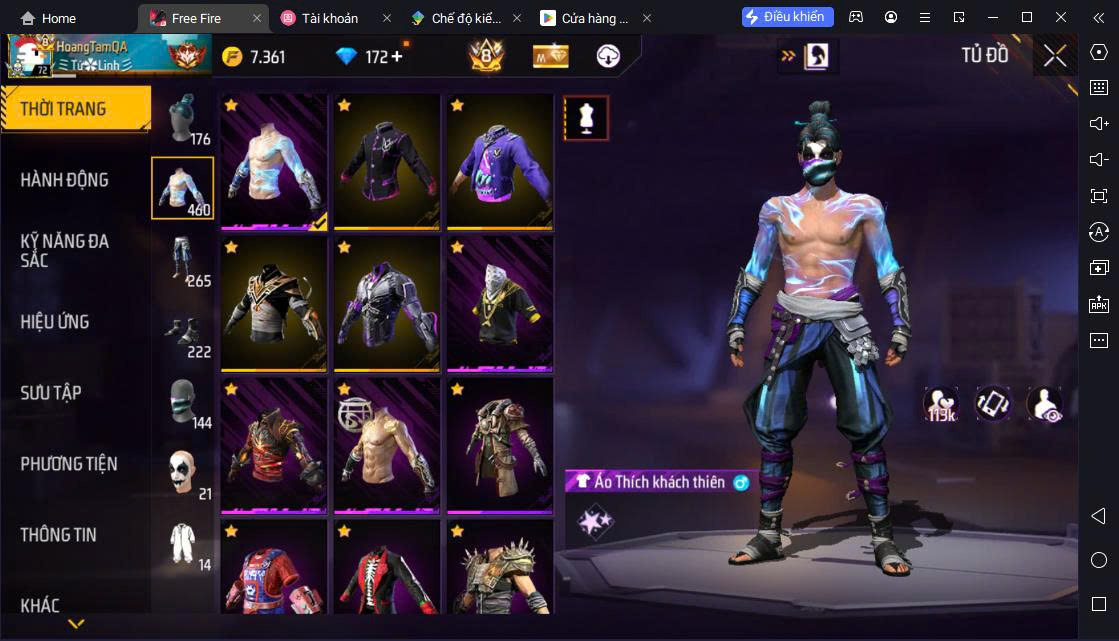The height and width of the screenshot is (641, 1119).
Task: Select the black shirt with purple trim
Action: tap(386, 160)
